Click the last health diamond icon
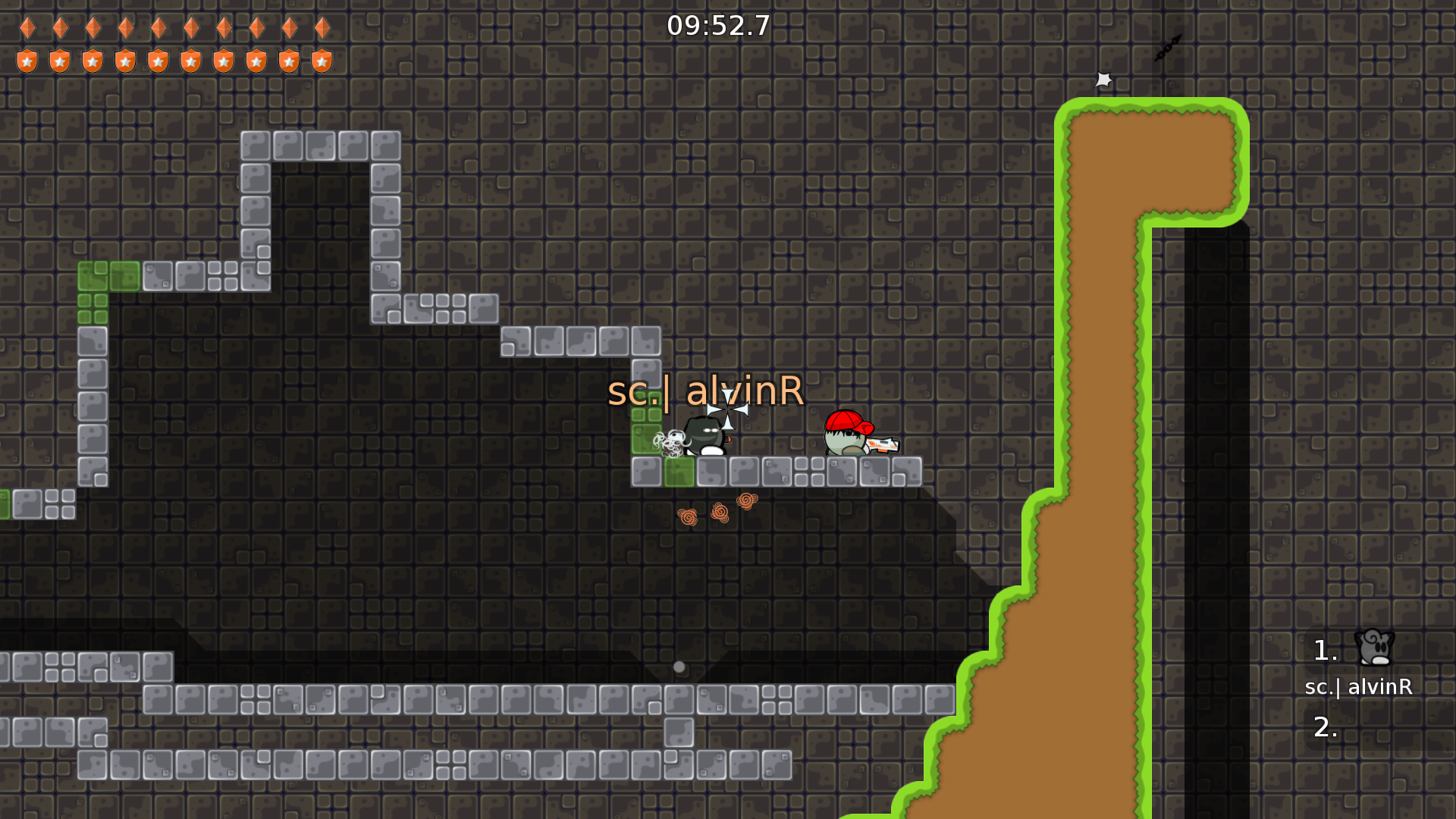Image resolution: width=1456 pixels, height=819 pixels. pyautogui.click(x=322, y=29)
